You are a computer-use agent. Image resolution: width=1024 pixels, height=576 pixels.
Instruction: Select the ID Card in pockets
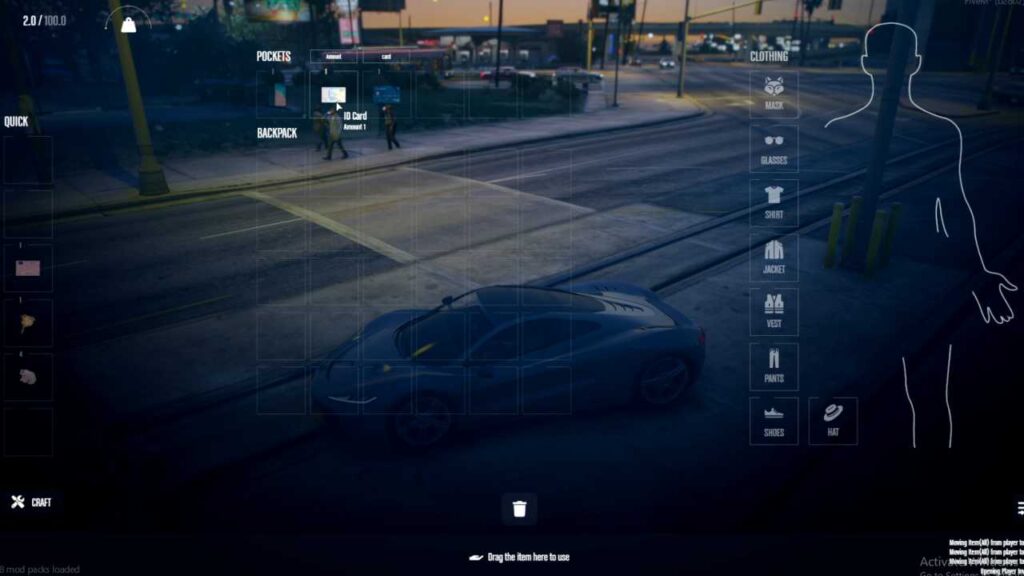334,95
